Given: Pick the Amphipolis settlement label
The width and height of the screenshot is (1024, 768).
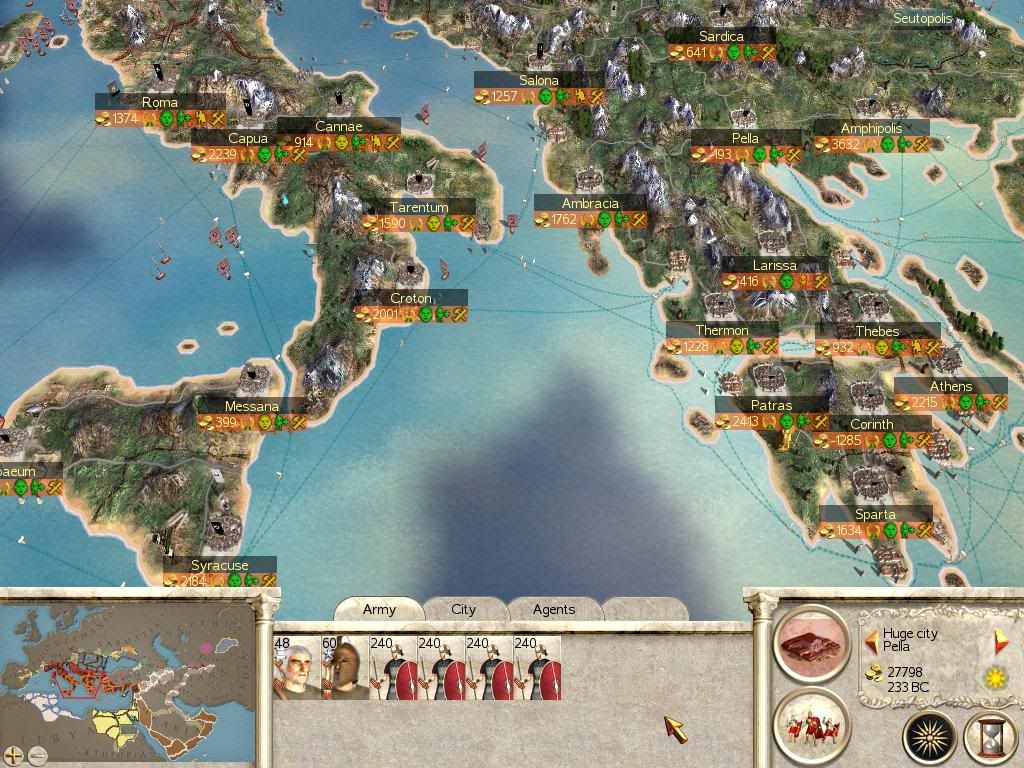Looking at the screenshot, I should tap(871, 129).
